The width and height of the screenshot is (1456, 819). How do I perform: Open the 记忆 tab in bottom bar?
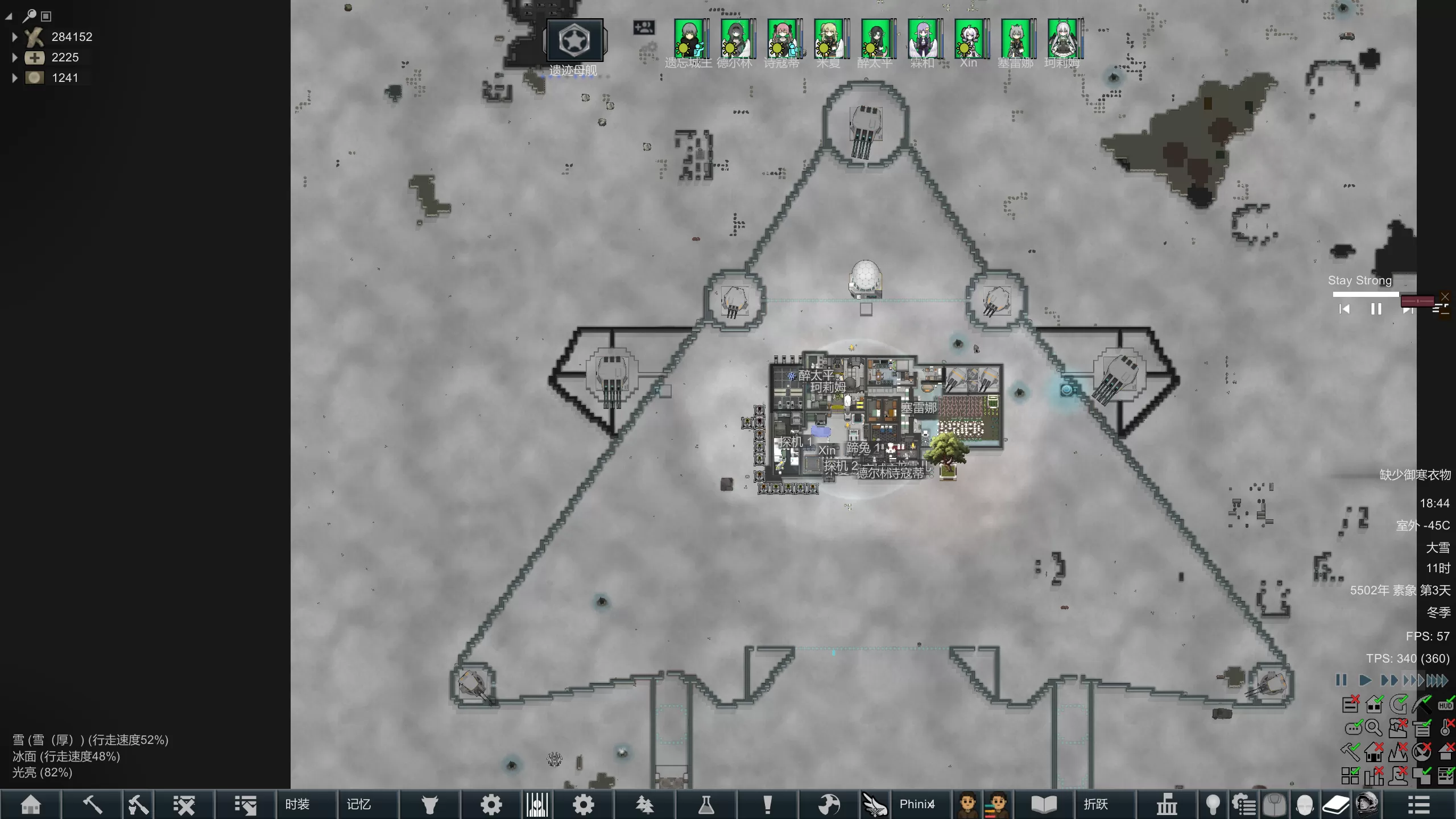point(359,805)
